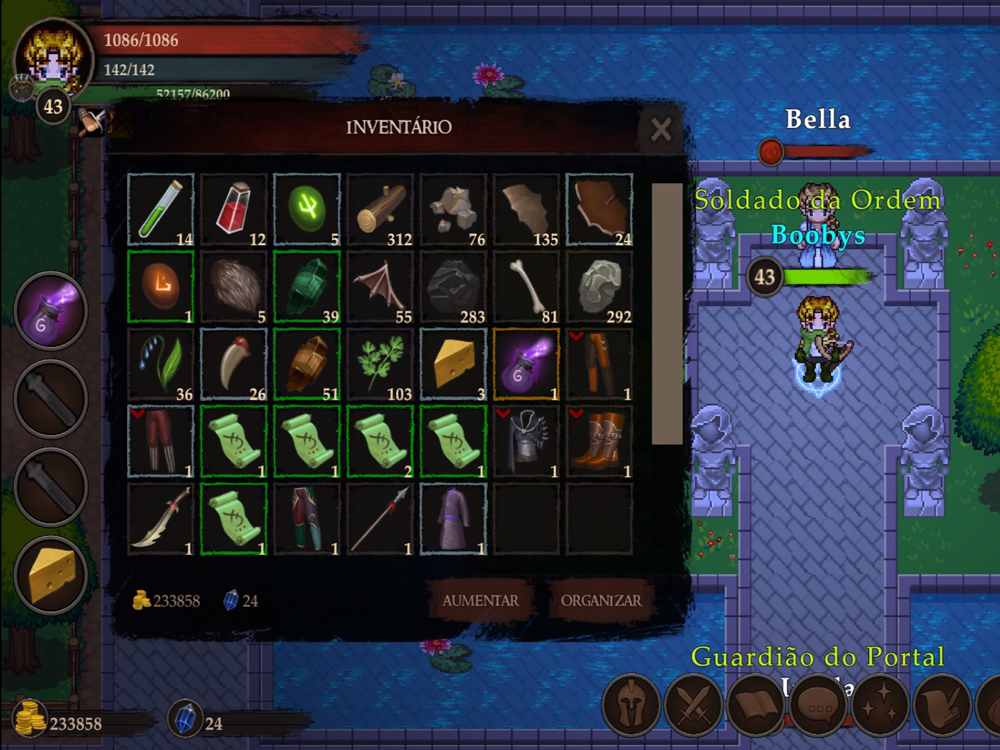Select the spear inventory slot
The height and width of the screenshot is (750, 1000).
pyautogui.click(x=380, y=519)
